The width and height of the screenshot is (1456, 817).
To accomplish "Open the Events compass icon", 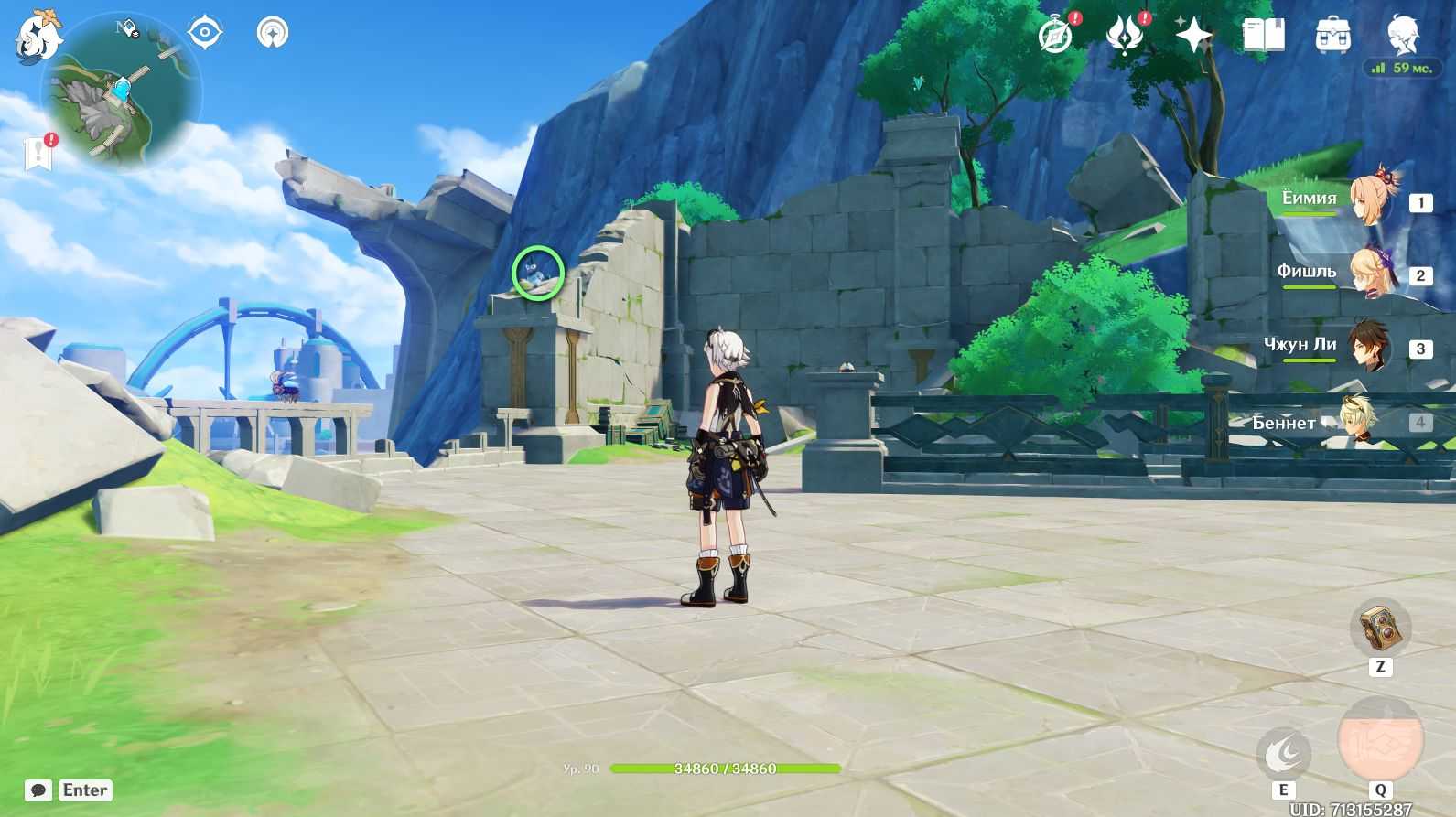I will point(1056,36).
